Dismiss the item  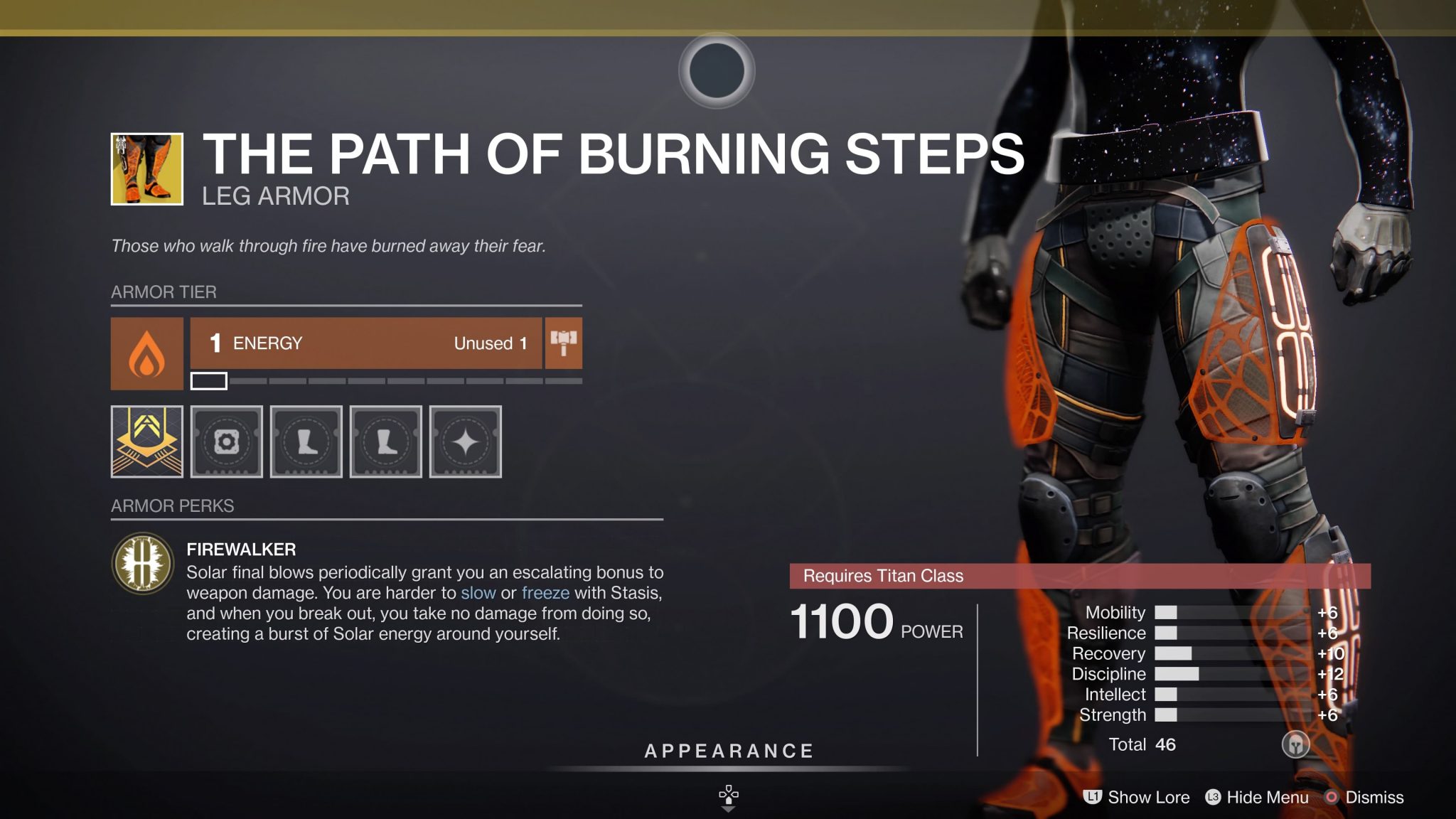1379,798
